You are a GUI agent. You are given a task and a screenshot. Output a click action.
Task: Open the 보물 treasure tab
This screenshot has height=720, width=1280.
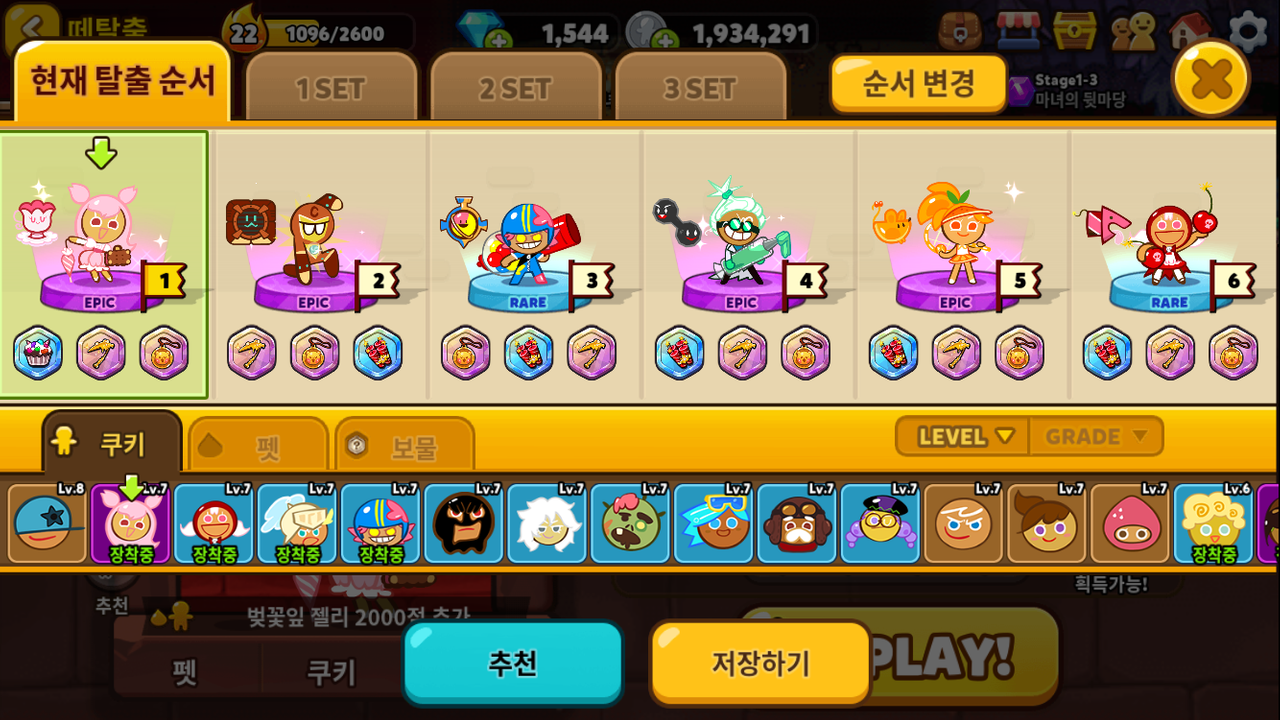[x=404, y=446]
